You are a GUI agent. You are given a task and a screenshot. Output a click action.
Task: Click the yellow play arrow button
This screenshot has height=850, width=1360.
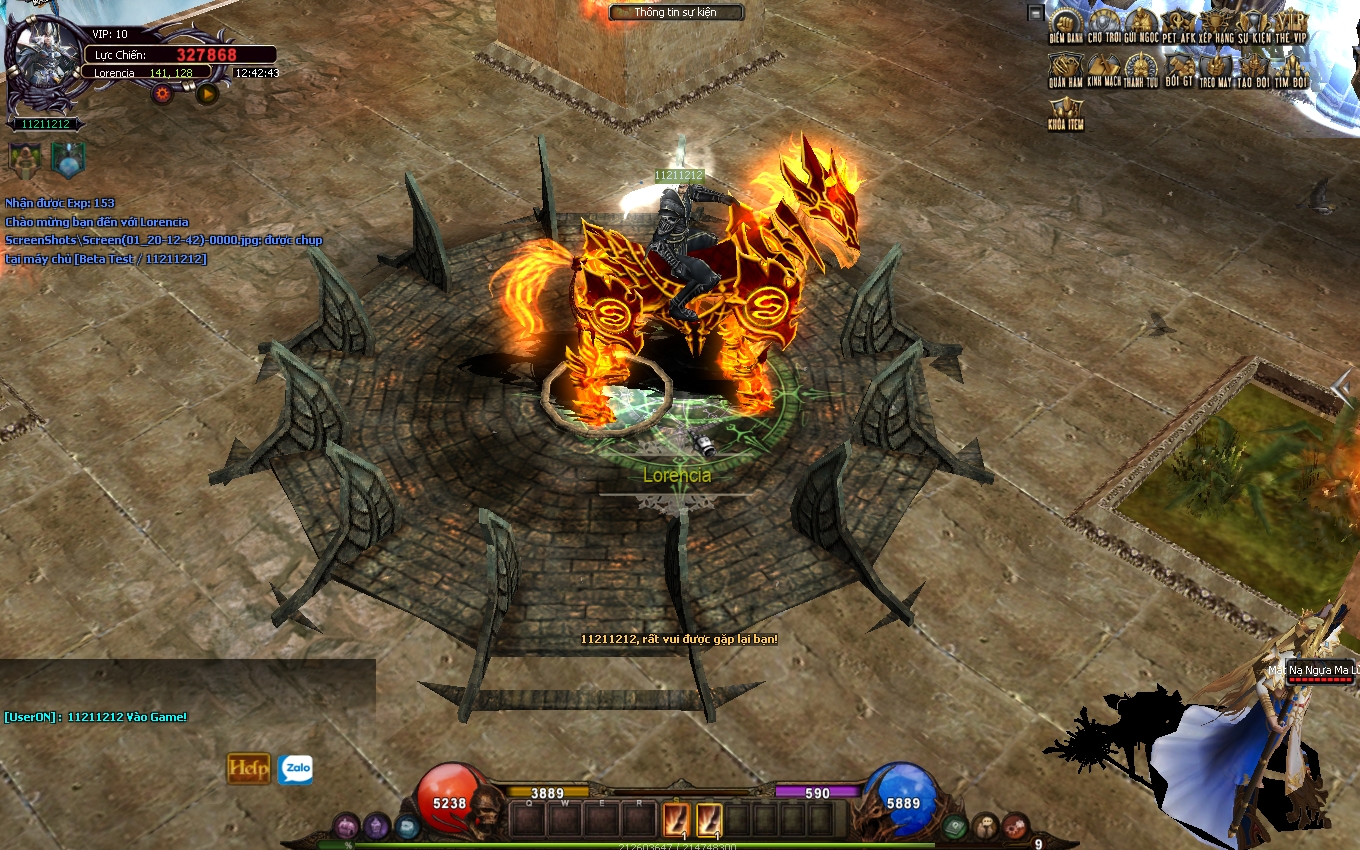[x=207, y=94]
